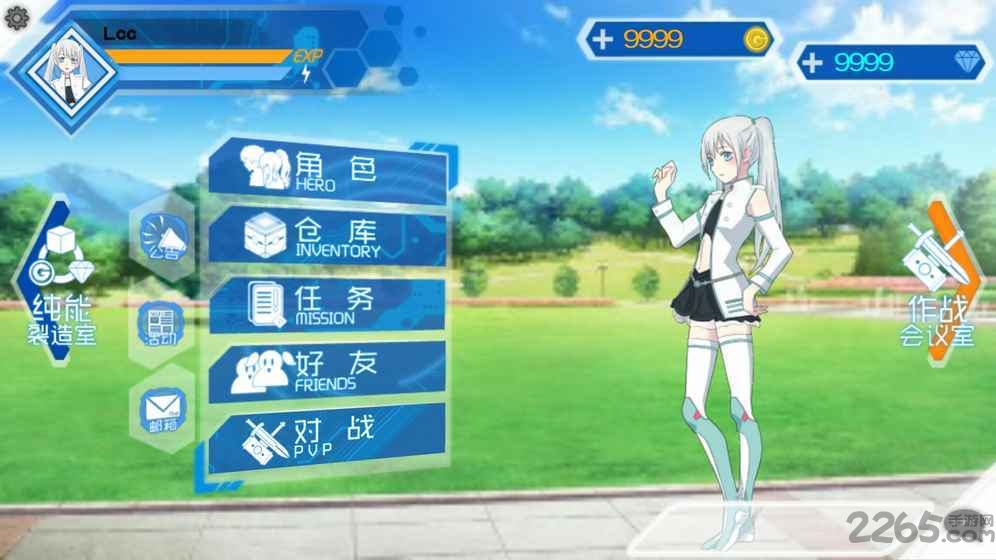
Task: Open the Inventory menu entry
Action: 325,235
